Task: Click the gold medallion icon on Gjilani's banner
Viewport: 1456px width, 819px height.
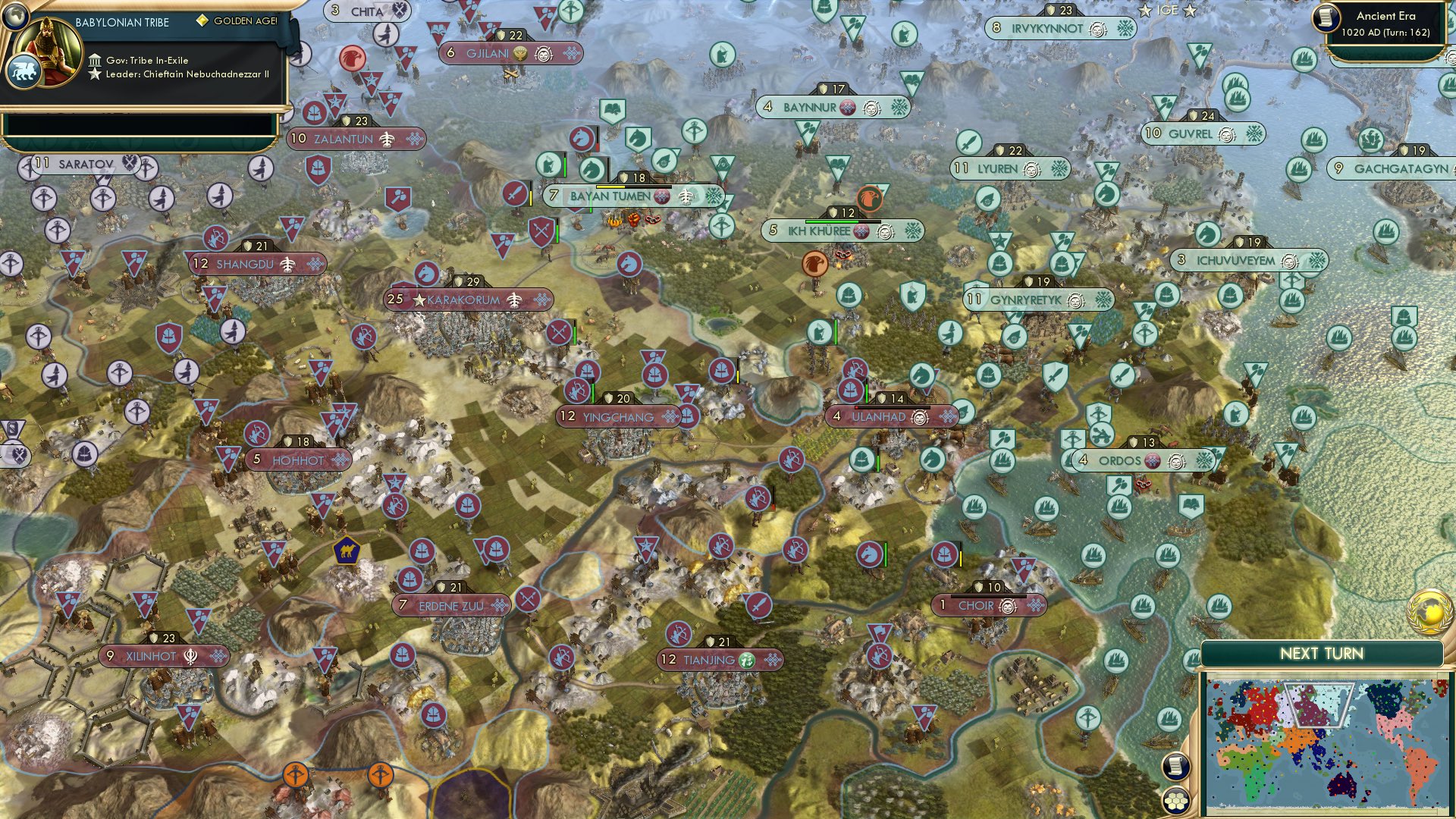Action: point(519,53)
